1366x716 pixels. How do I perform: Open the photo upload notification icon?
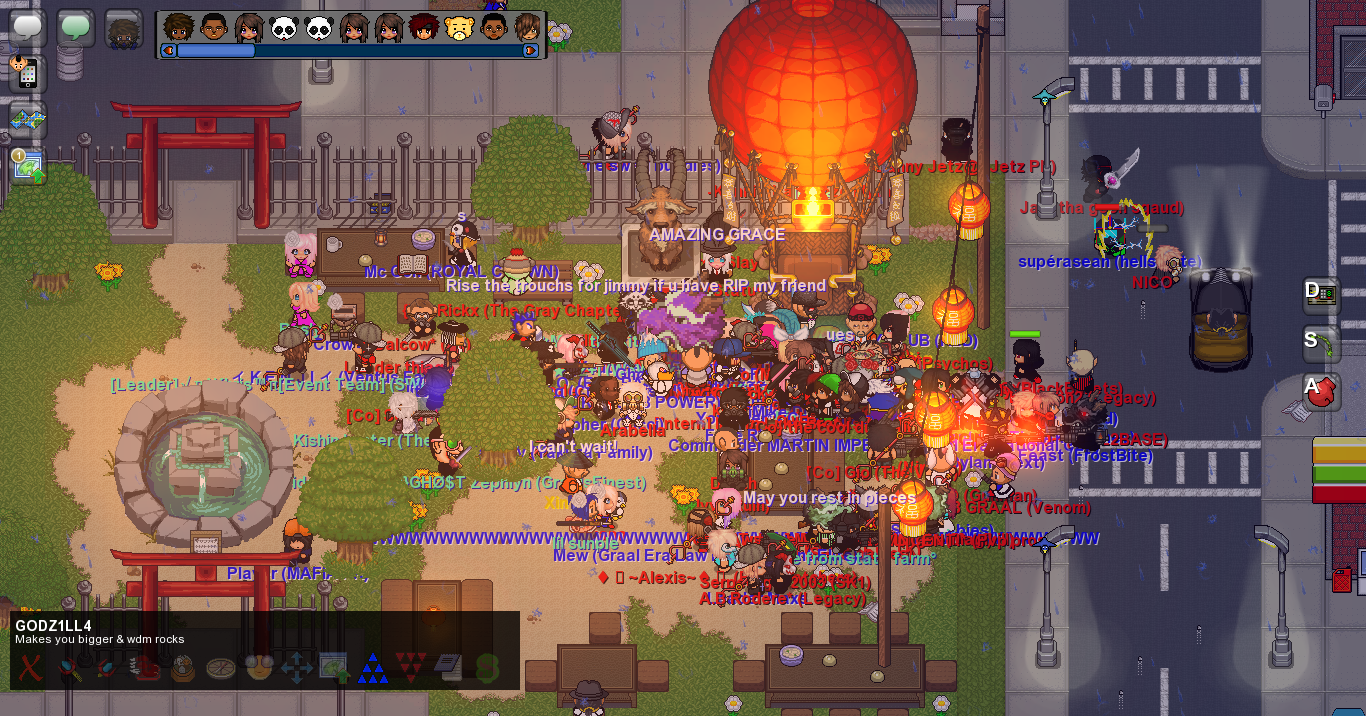pyautogui.click(x=28, y=165)
